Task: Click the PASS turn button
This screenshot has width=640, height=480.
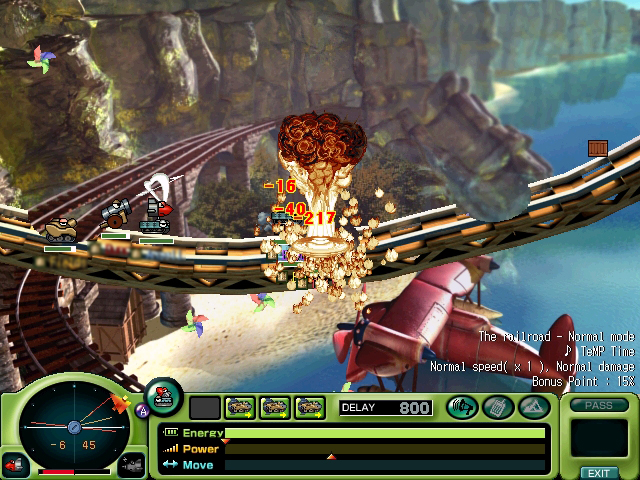Action: click(598, 405)
